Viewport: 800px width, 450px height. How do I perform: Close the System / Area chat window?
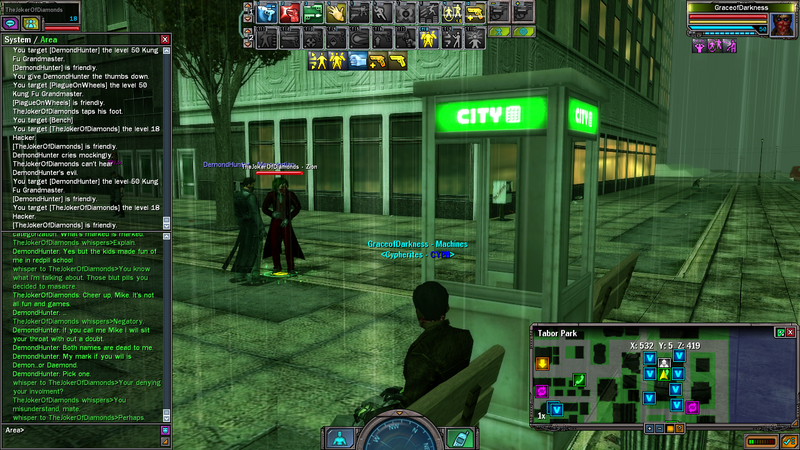[x=165, y=40]
